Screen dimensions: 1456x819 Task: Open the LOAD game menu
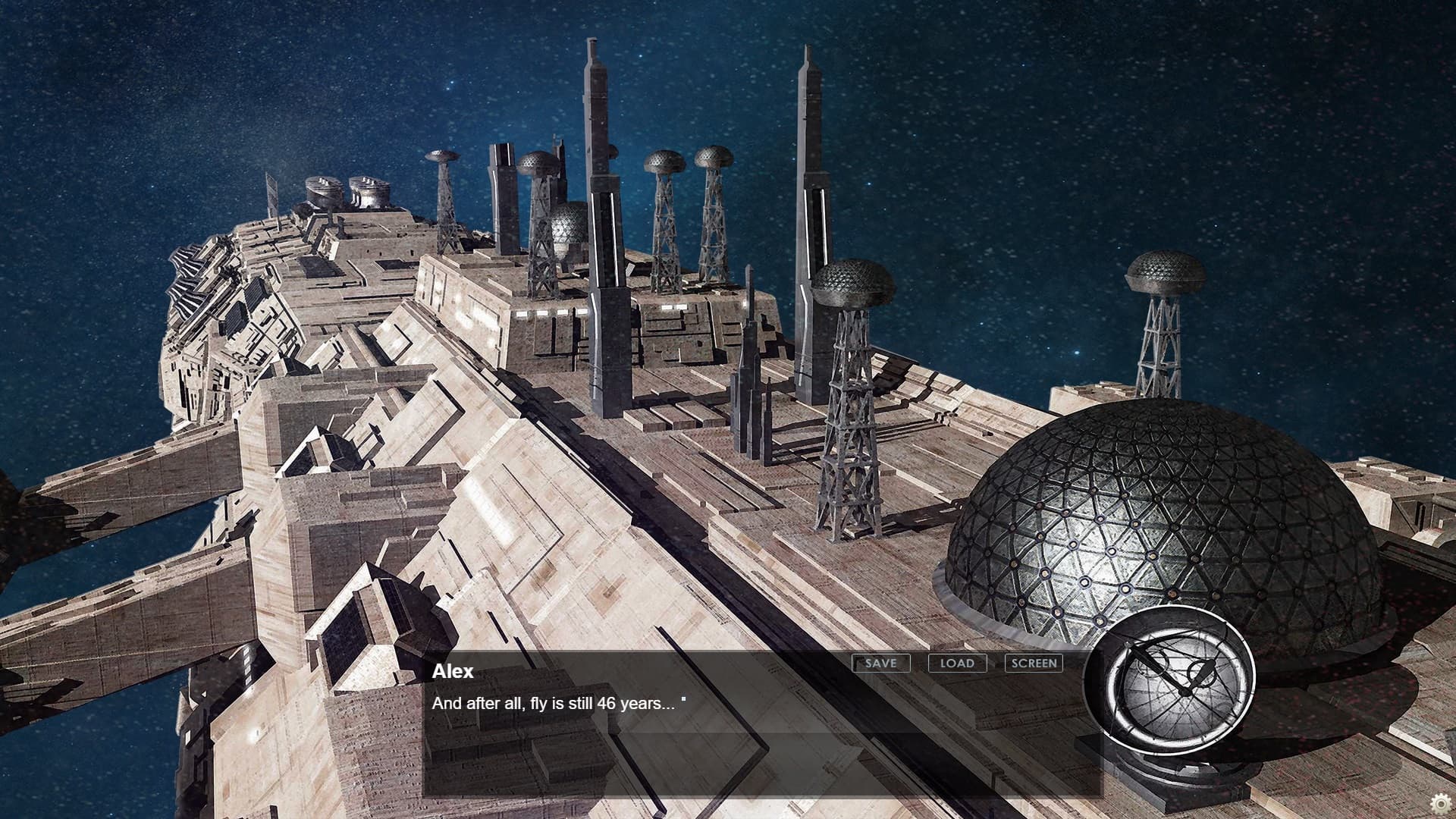(x=957, y=663)
